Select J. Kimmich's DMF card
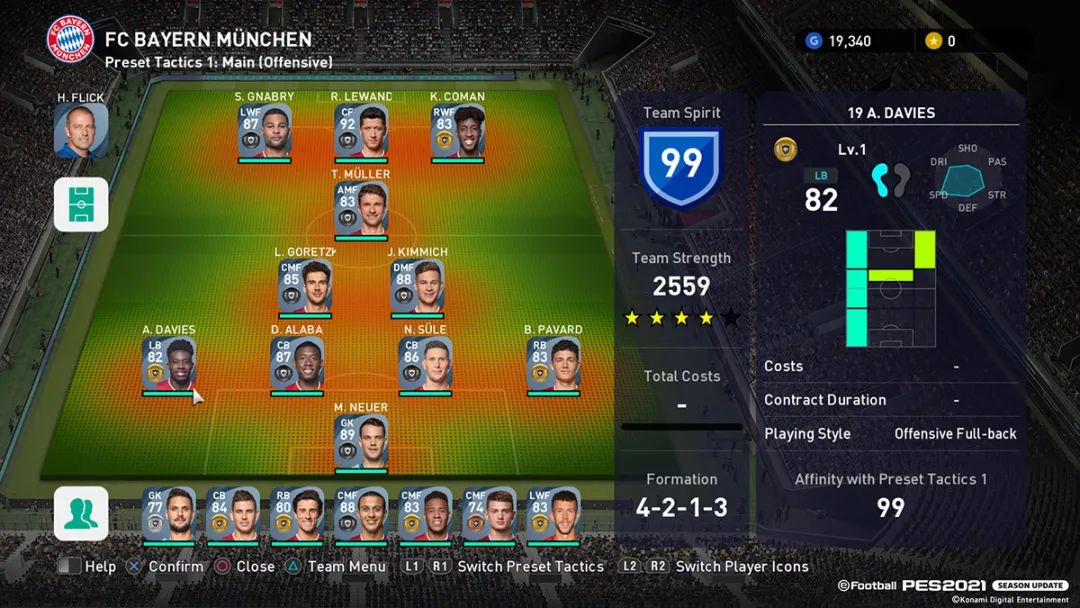 (417, 286)
